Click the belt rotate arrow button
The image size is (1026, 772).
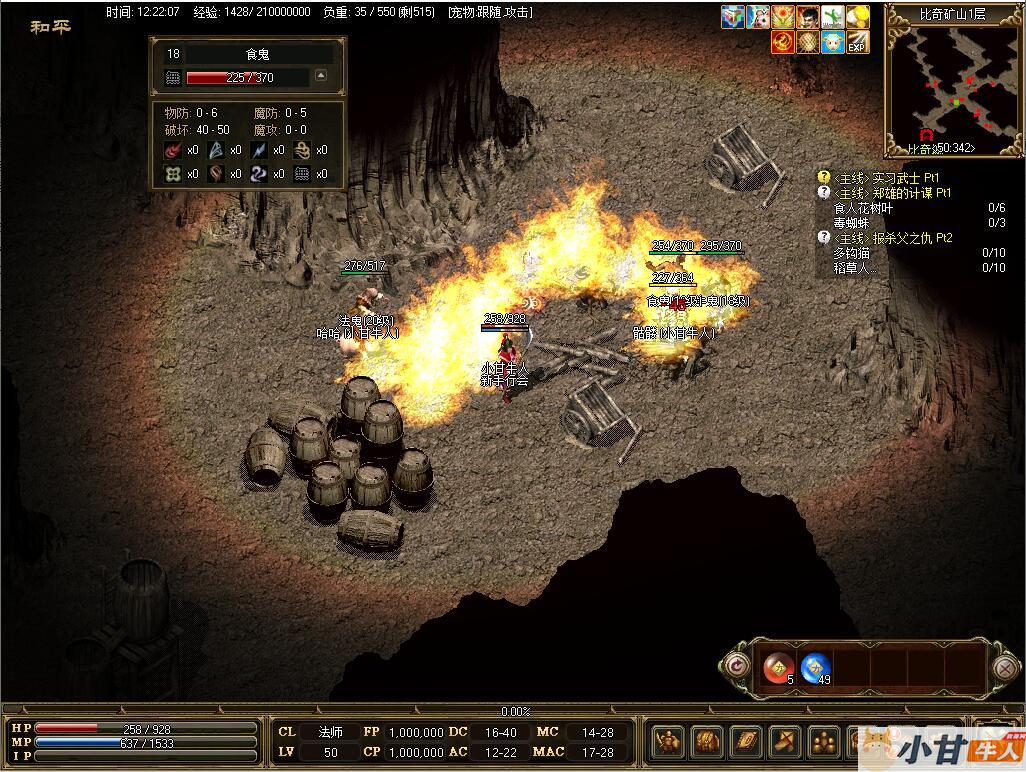pos(738,666)
